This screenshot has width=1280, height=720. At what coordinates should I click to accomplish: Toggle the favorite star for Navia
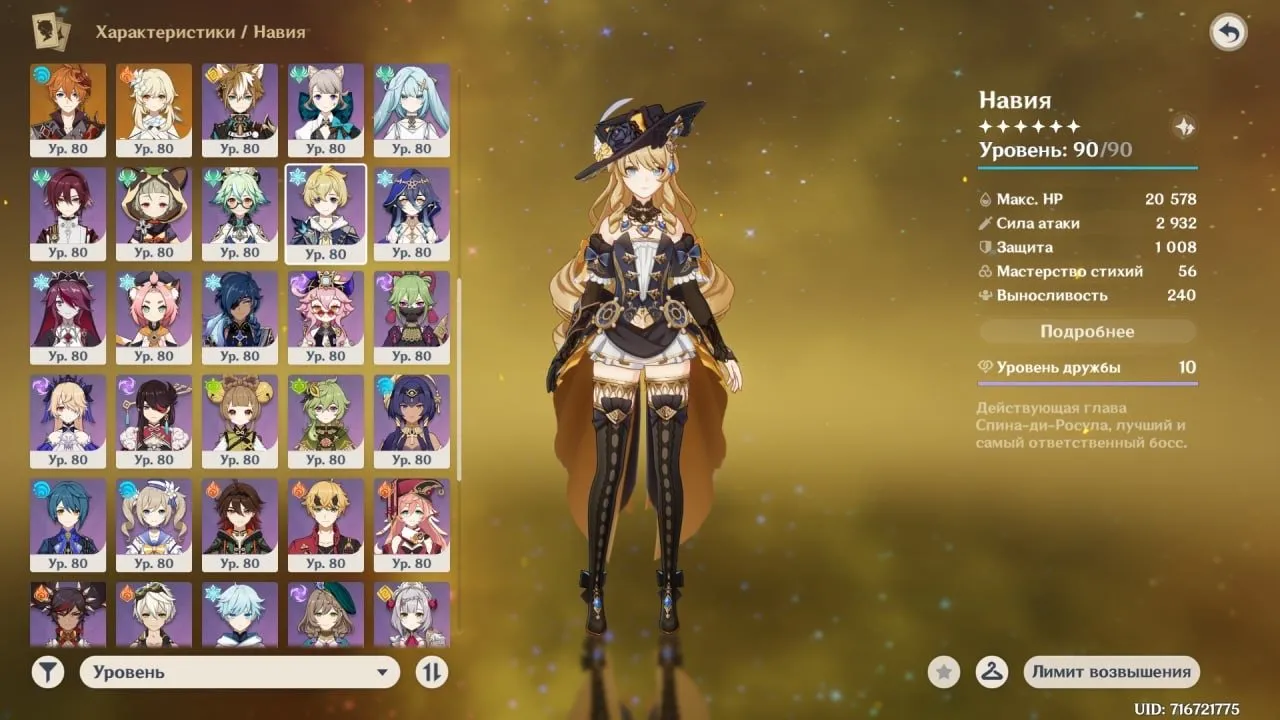click(943, 672)
